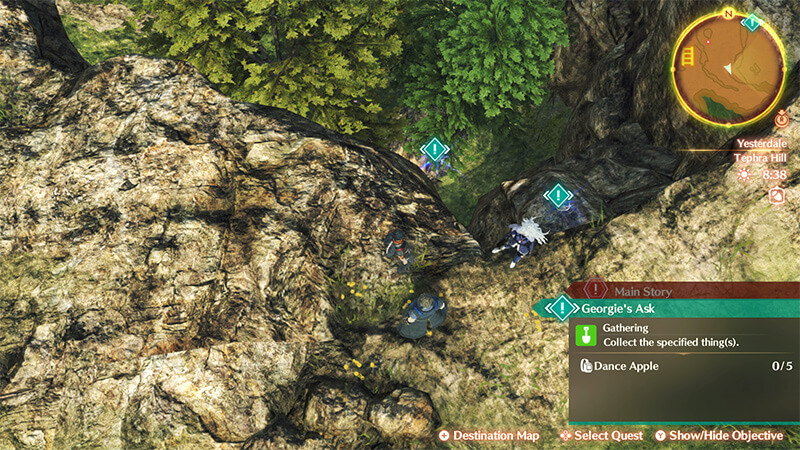Screen dimensions: 800x450
Task: Choose the Select Quest option
Action: click(x=605, y=436)
